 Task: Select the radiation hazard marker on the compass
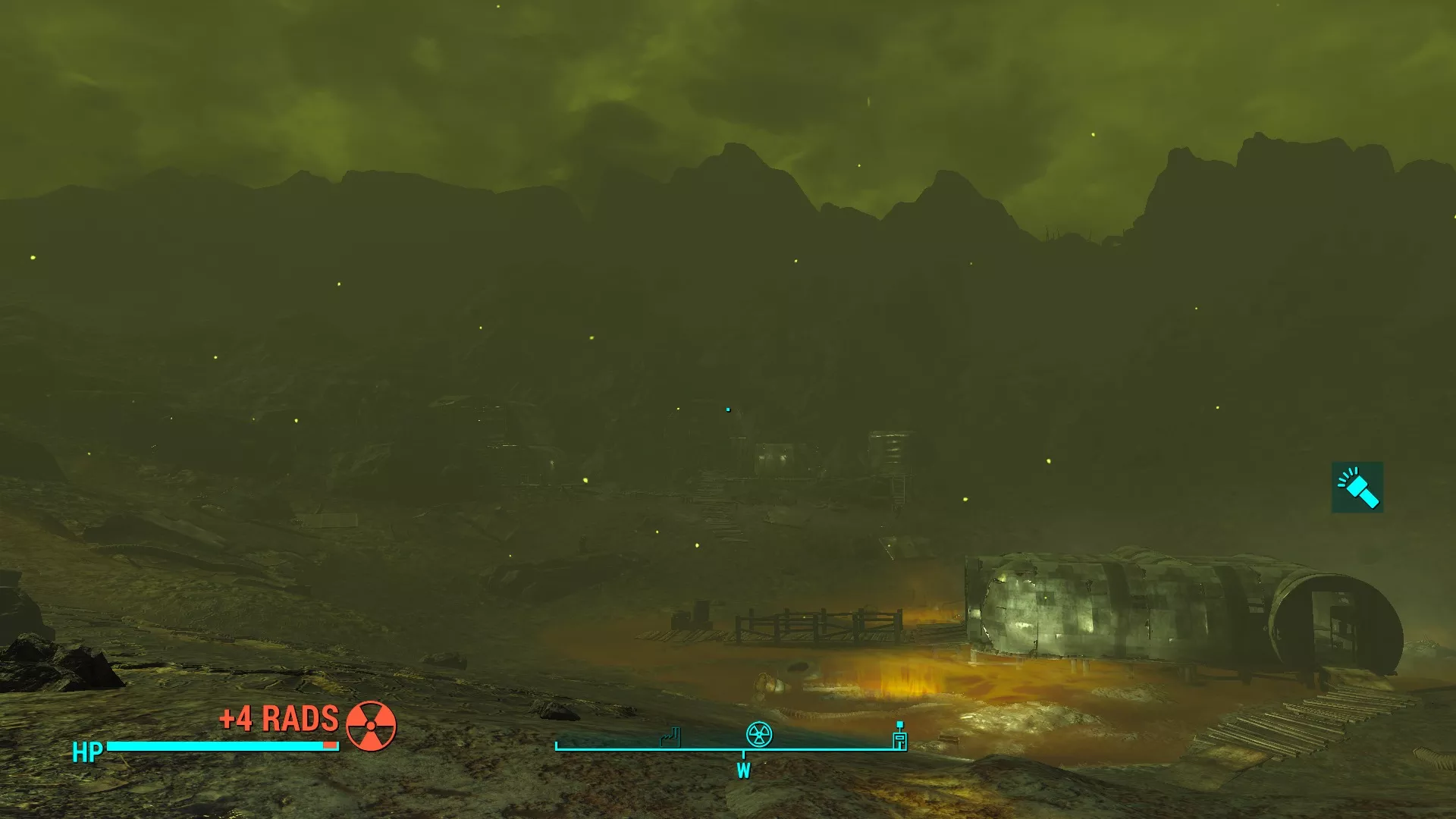pos(759,734)
